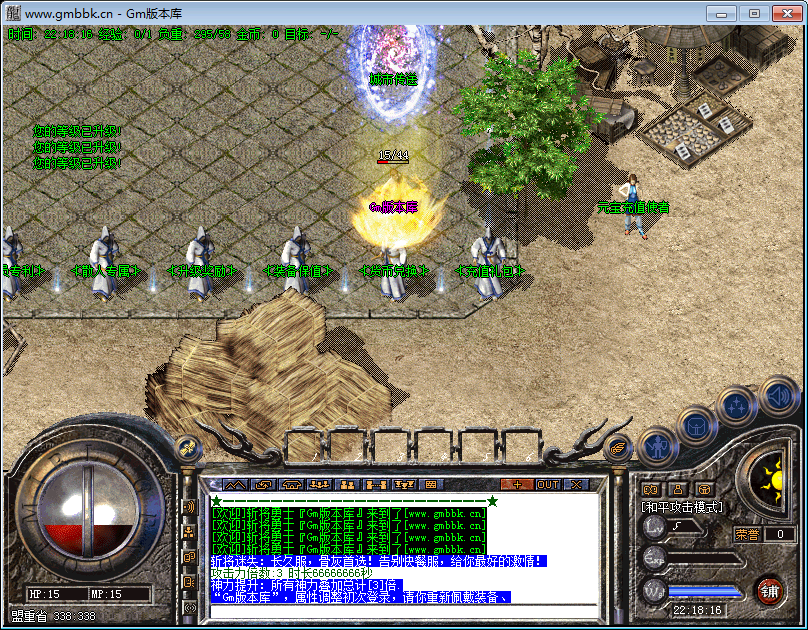This screenshot has height=630, width=808.
Task: Click the orange plus button above chat
Action: (517, 485)
